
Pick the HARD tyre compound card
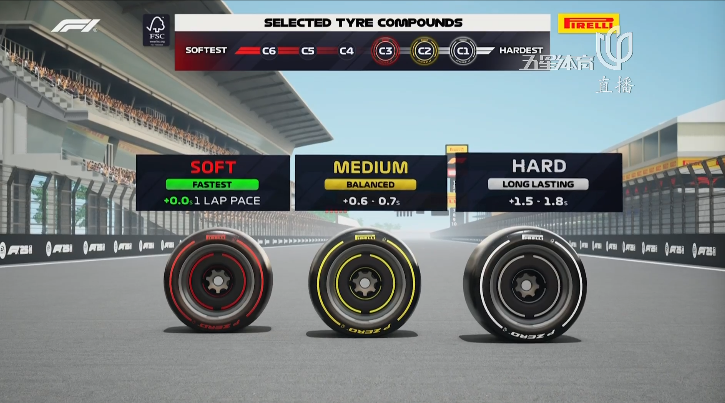click(538, 181)
